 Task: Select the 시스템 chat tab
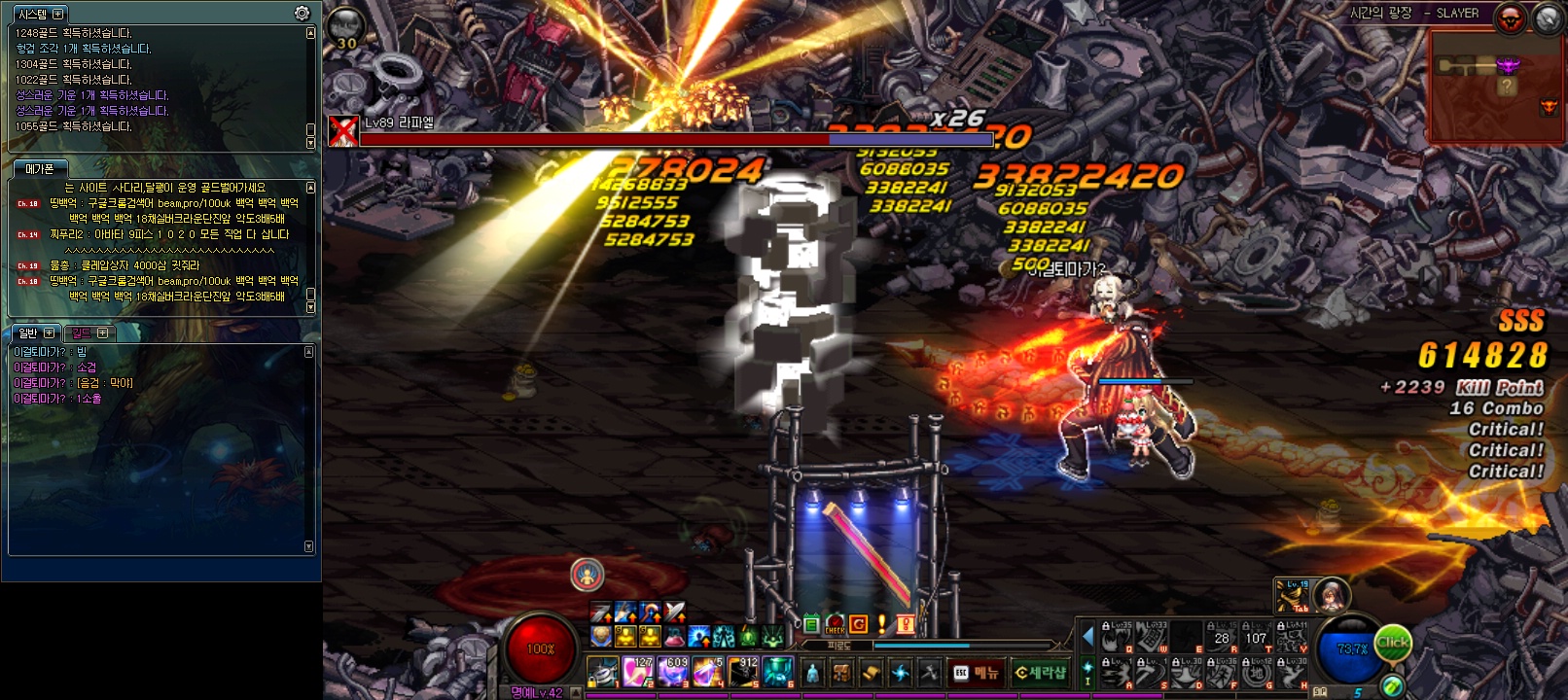pos(33,15)
